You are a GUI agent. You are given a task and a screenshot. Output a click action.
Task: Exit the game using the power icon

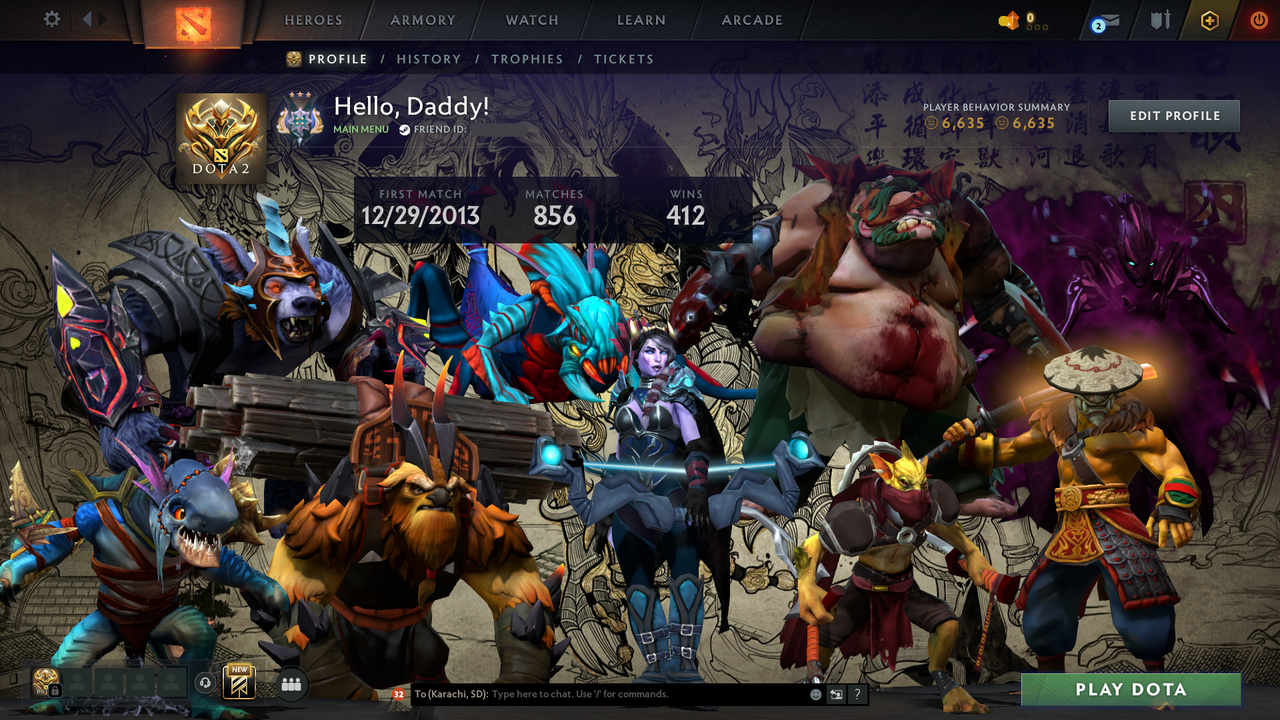coord(1258,19)
